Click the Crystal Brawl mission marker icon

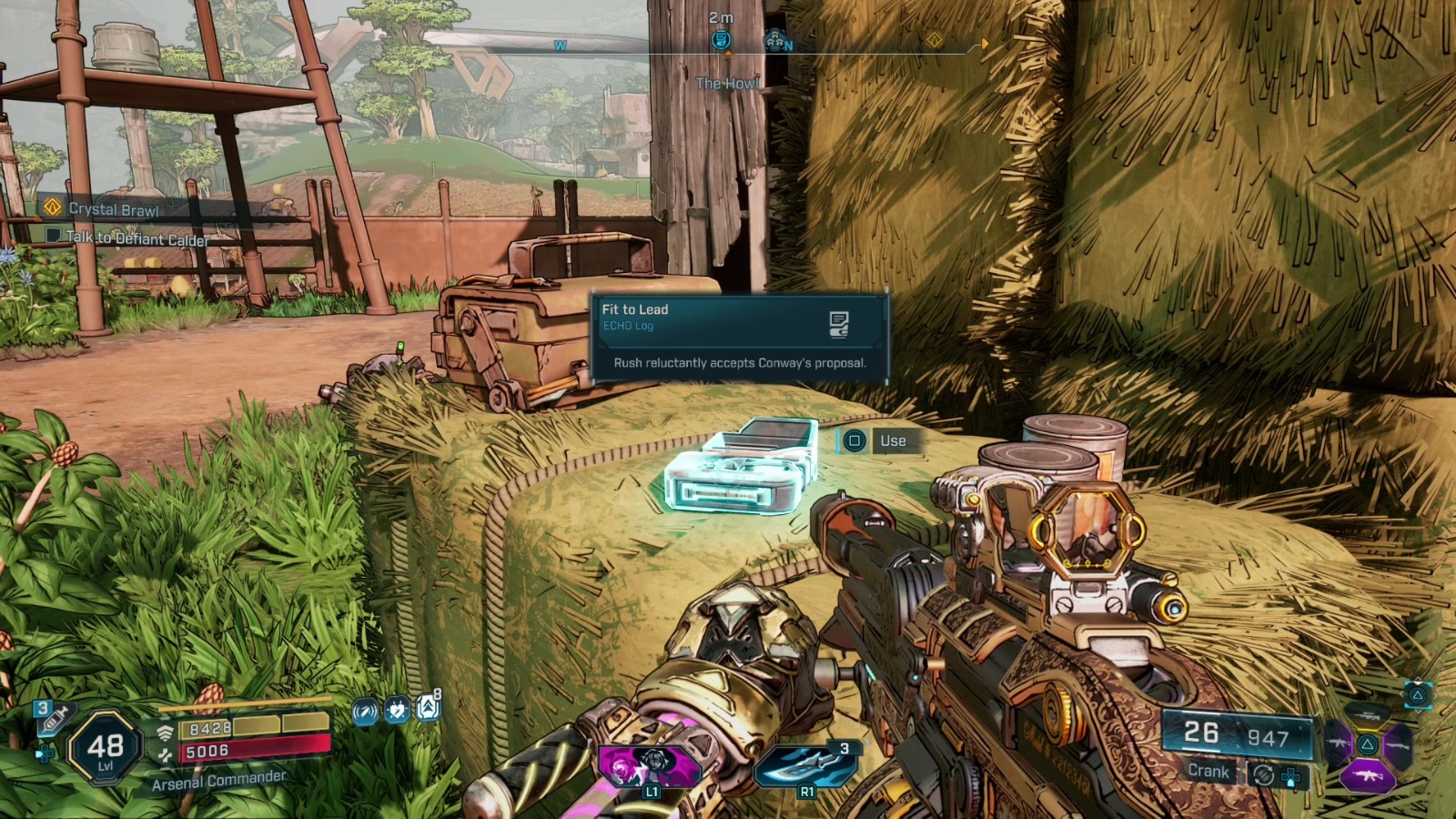click(x=53, y=207)
